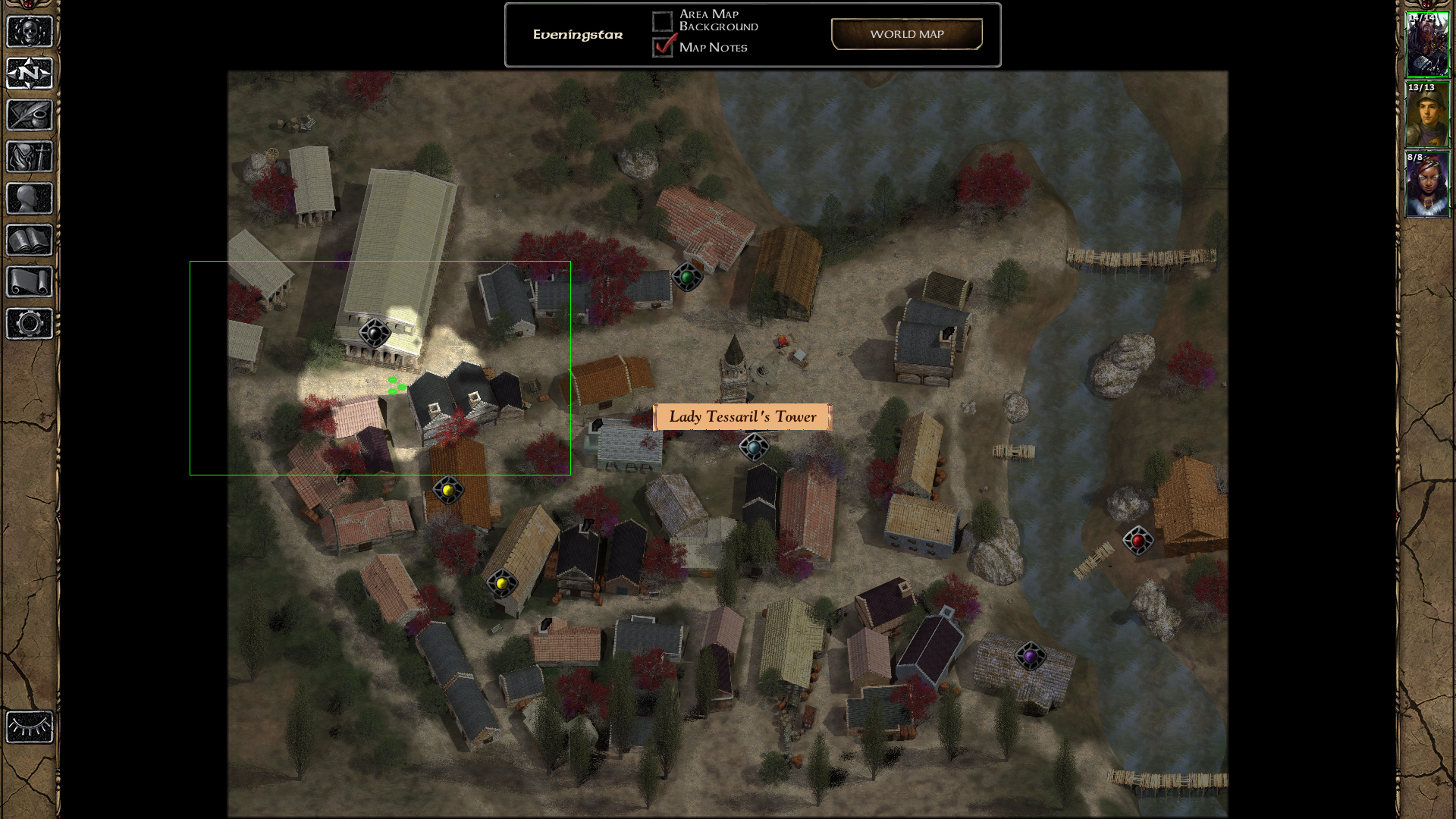
Task: Click the black gem map marker
Action: point(374,332)
